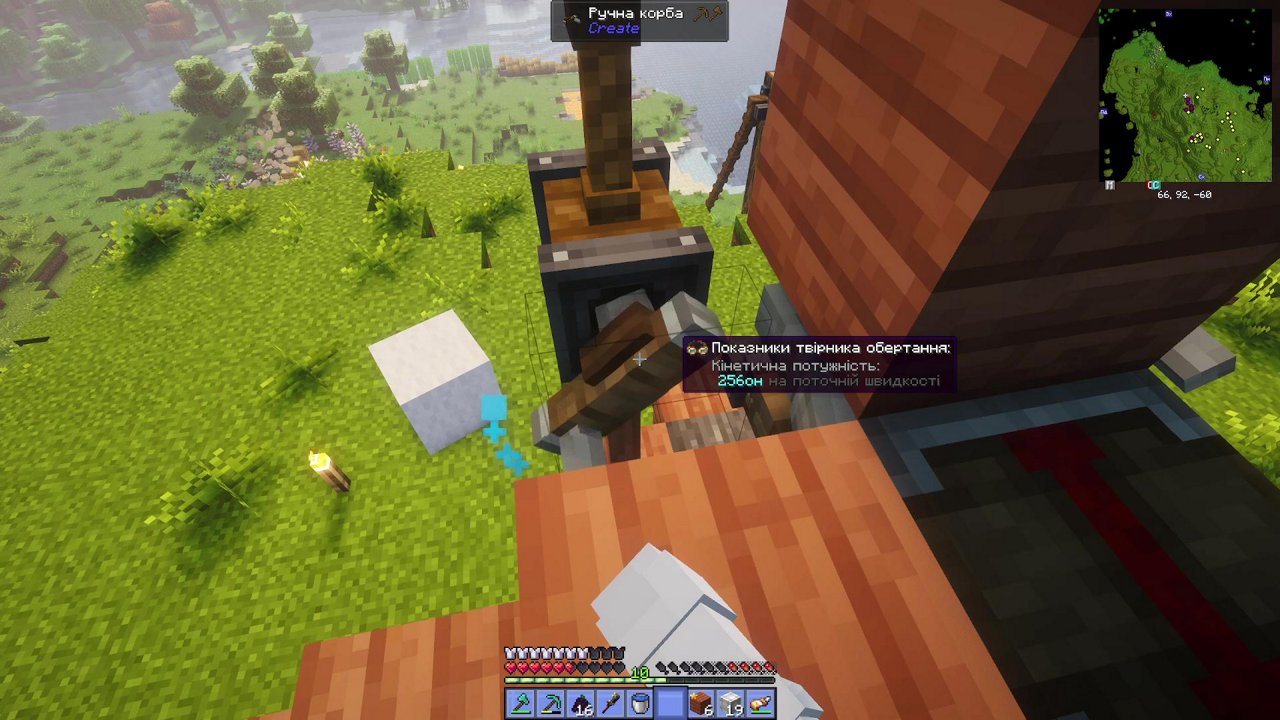Expand the minimap to fullscreen view
The image size is (1280, 720).
1108,184
